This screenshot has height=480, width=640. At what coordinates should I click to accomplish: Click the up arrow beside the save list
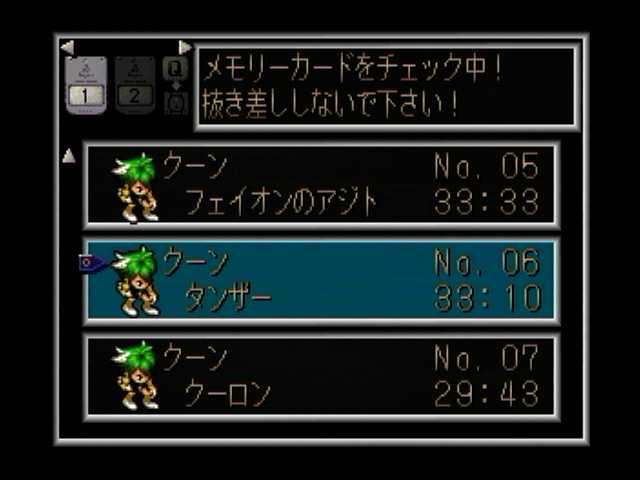(69, 155)
